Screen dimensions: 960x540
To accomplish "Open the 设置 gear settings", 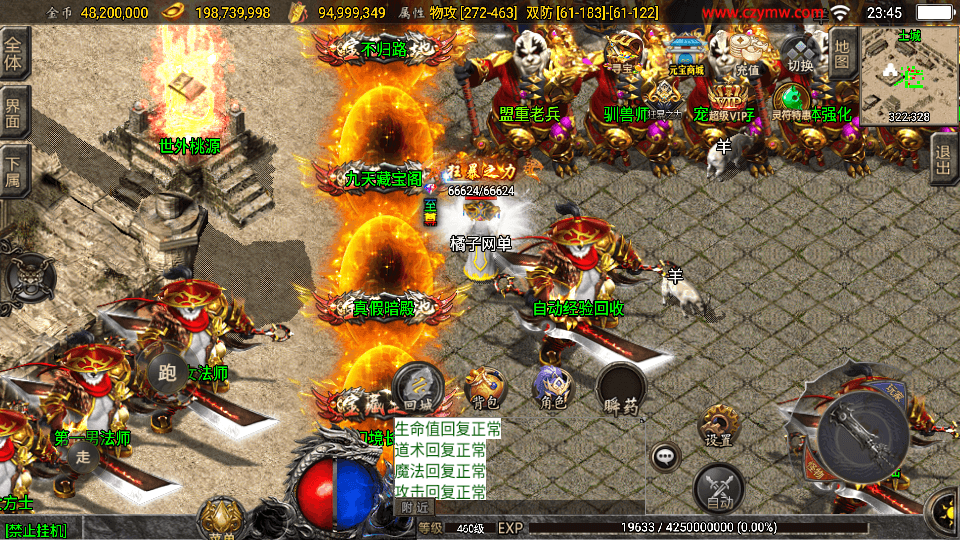I will point(717,425).
